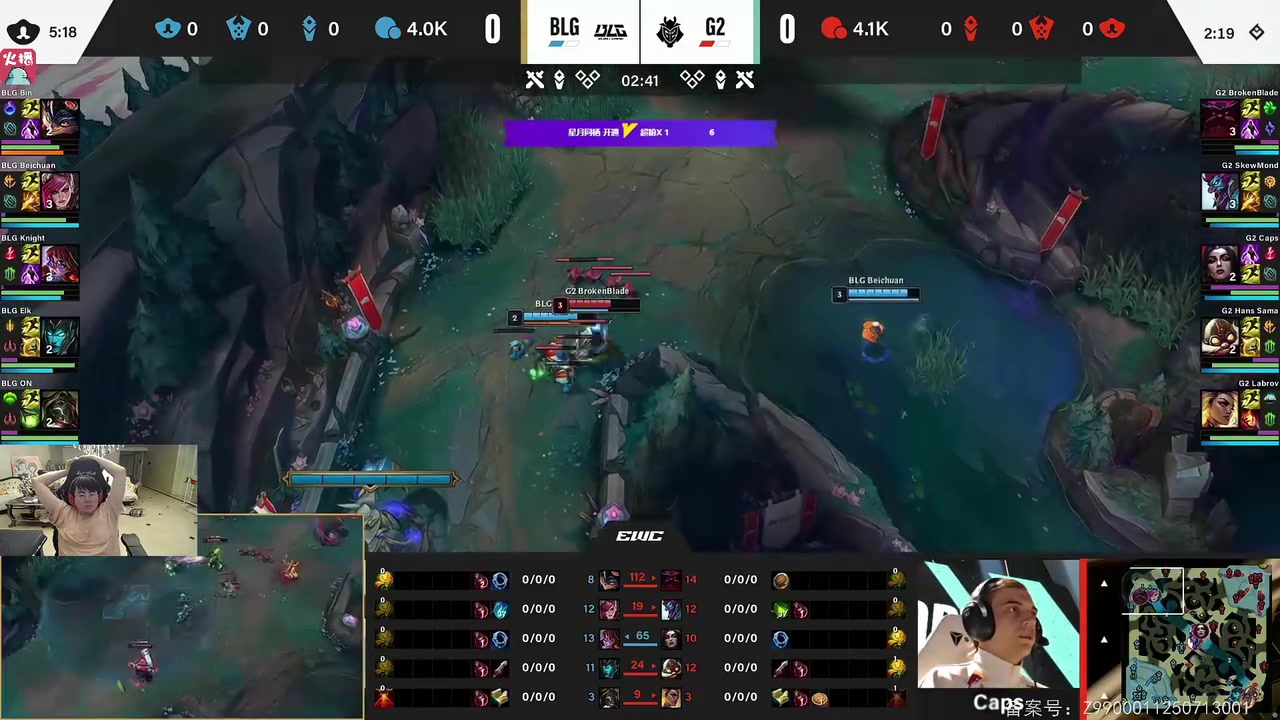Select G2 Caps' champion portrait
This screenshot has height=720, width=1280.
tap(1220, 263)
